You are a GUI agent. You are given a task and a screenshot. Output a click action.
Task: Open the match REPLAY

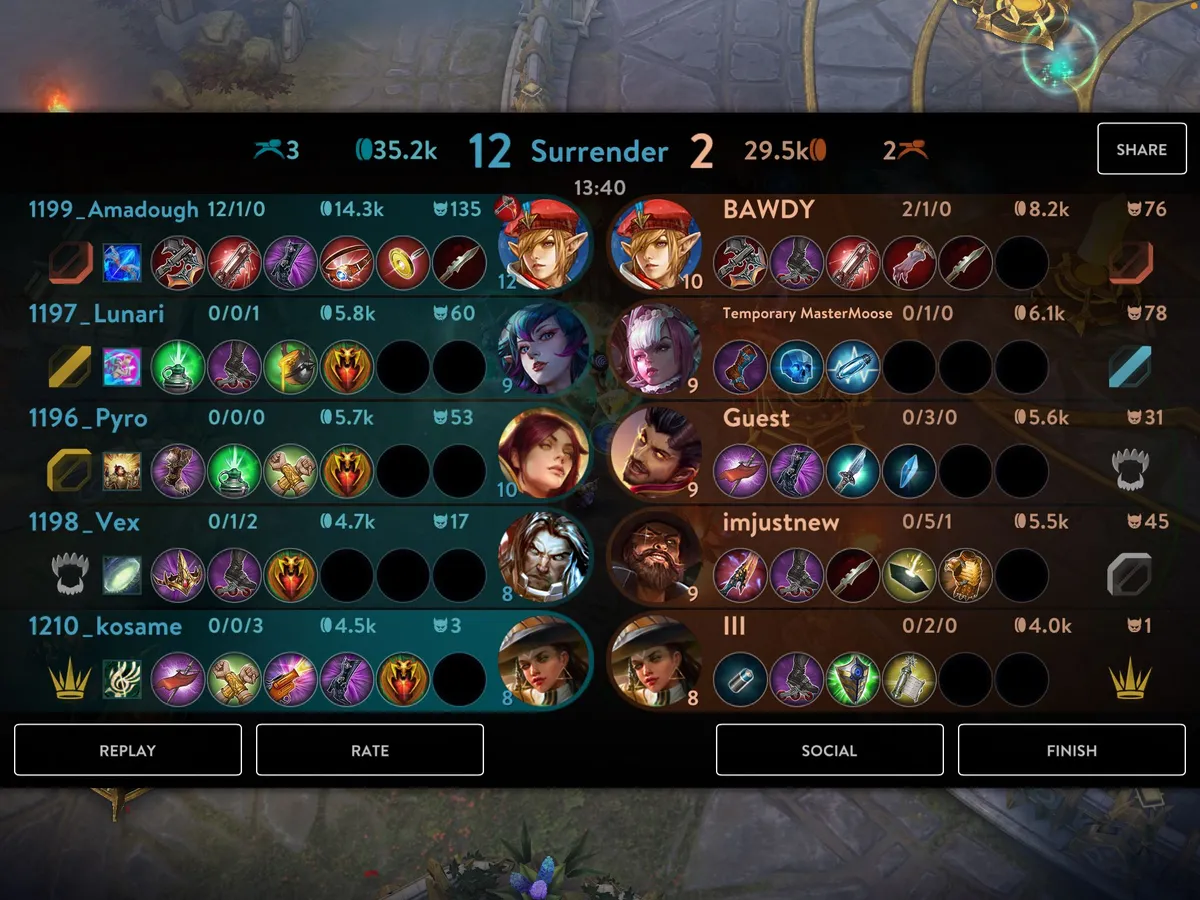[x=128, y=750]
